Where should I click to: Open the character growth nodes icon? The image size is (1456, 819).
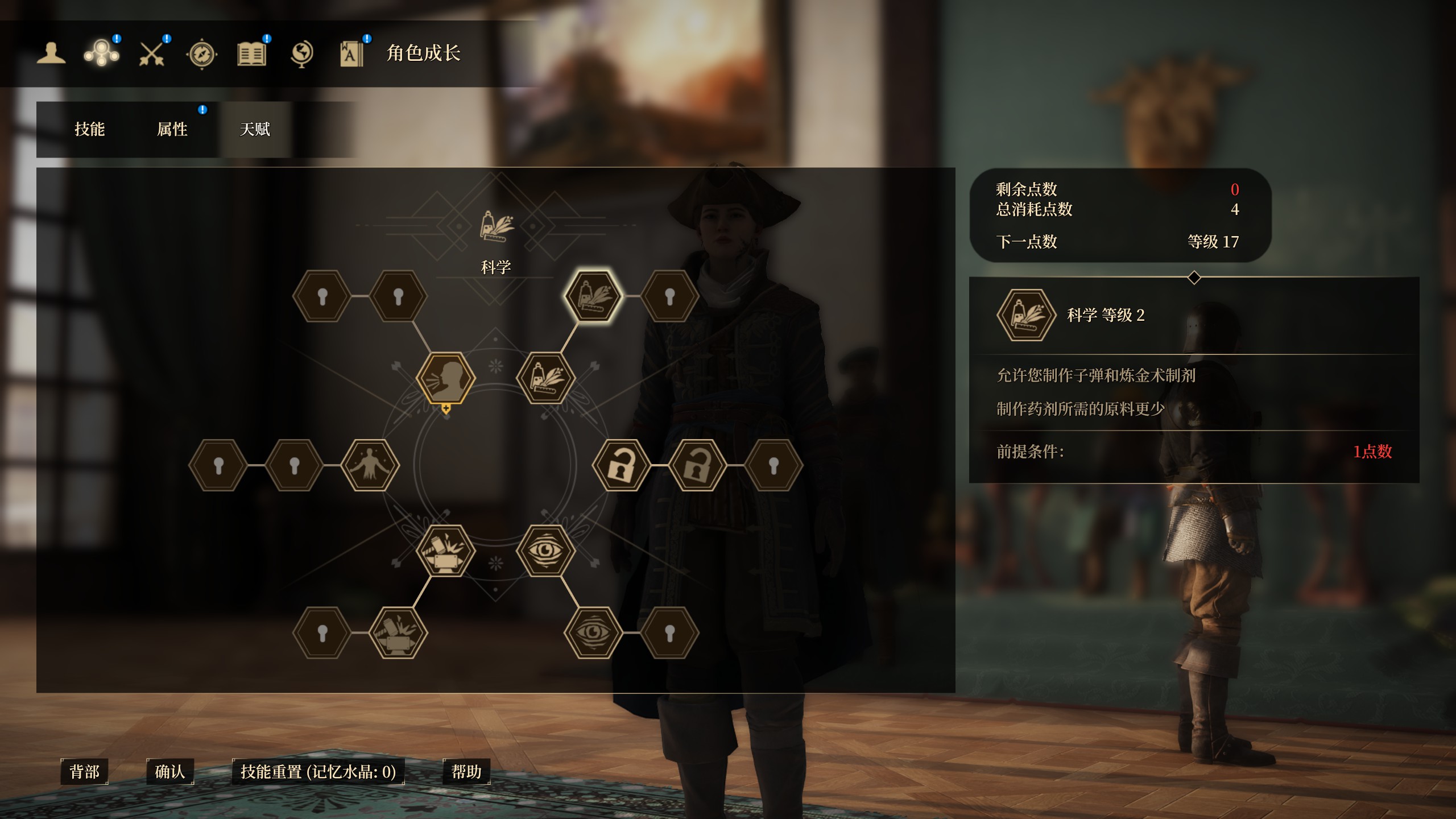(x=101, y=55)
